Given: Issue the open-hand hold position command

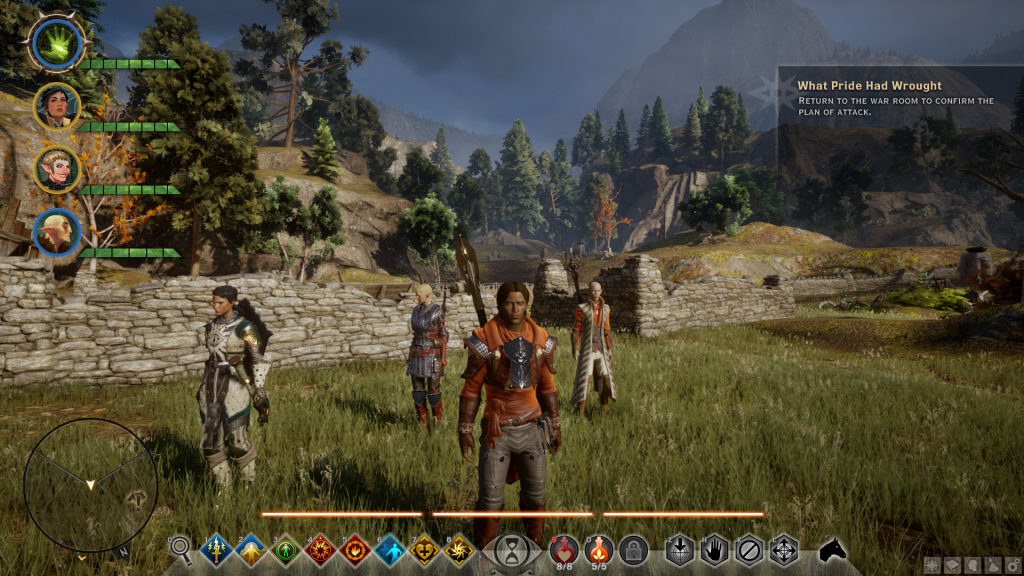Looking at the screenshot, I should point(714,550).
